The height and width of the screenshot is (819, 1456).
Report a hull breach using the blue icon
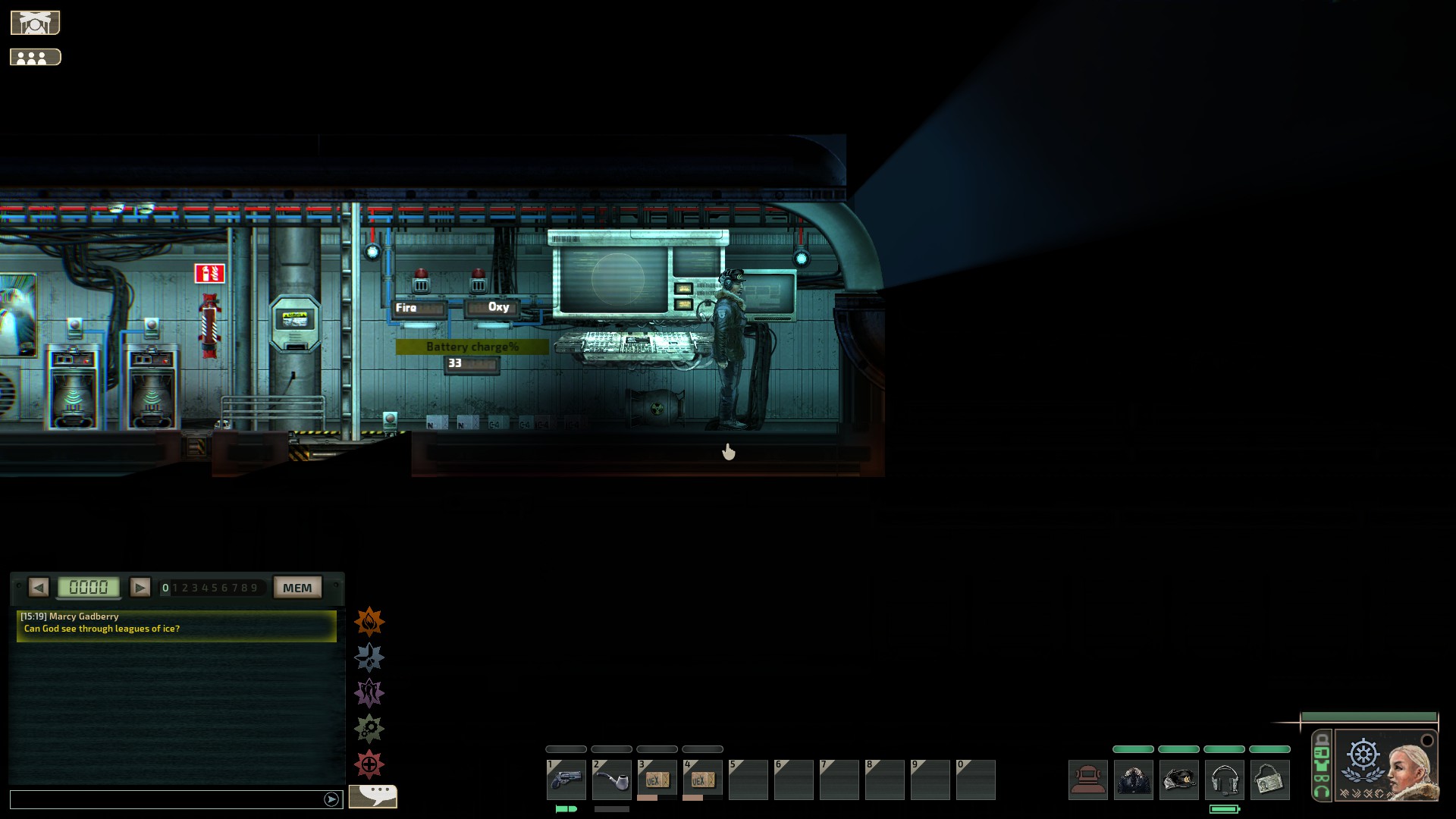[x=369, y=657]
